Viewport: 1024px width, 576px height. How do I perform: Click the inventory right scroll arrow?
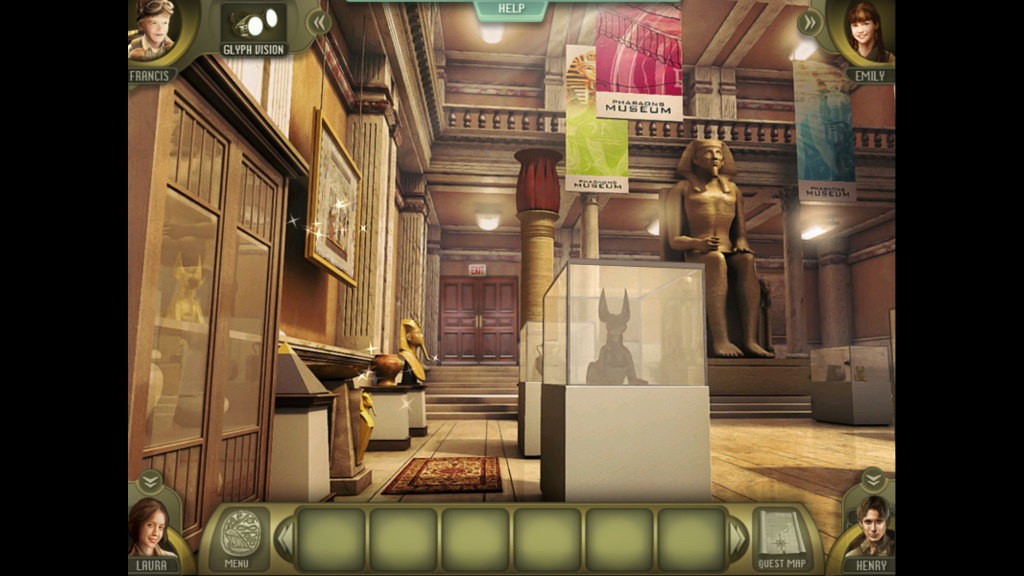click(x=739, y=540)
